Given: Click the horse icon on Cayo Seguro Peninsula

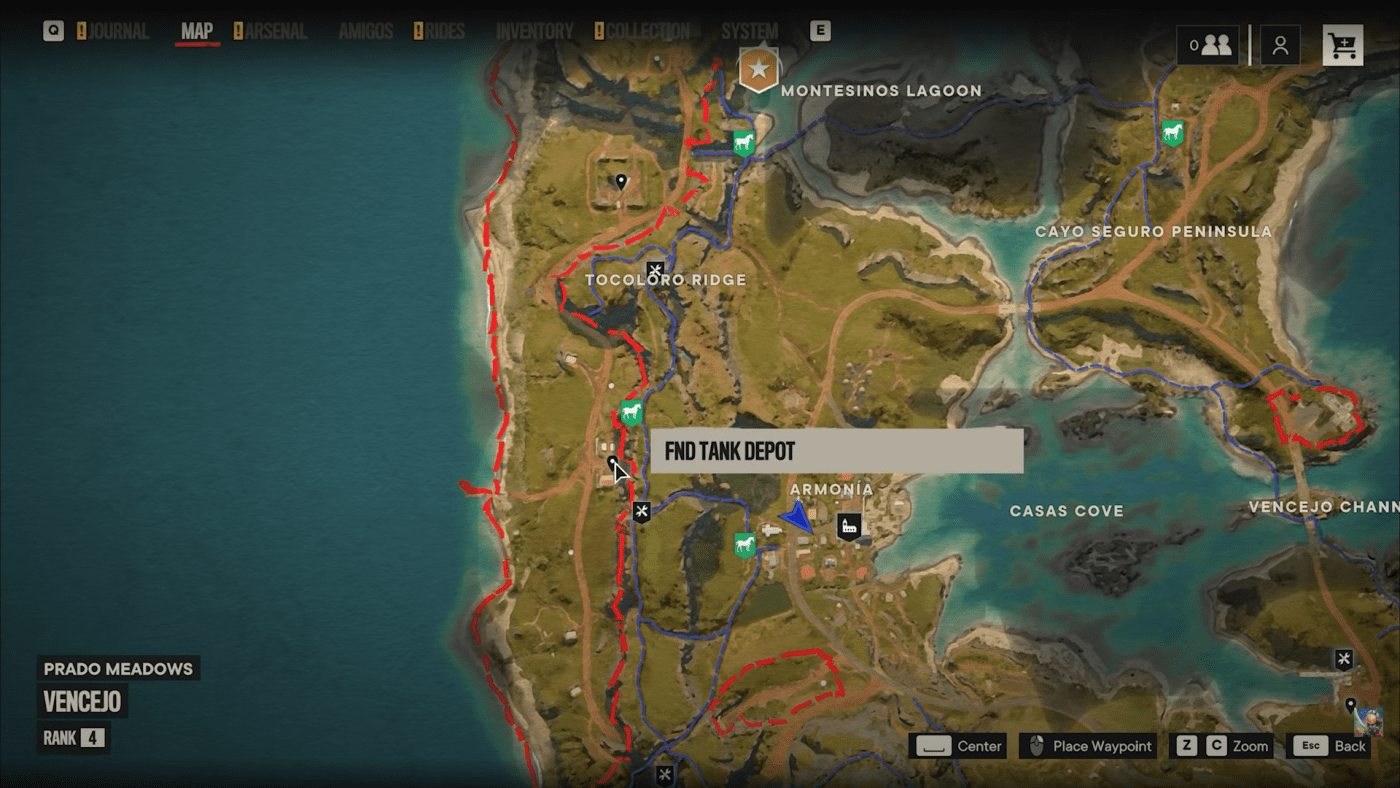Looking at the screenshot, I should [x=1171, y=131].
